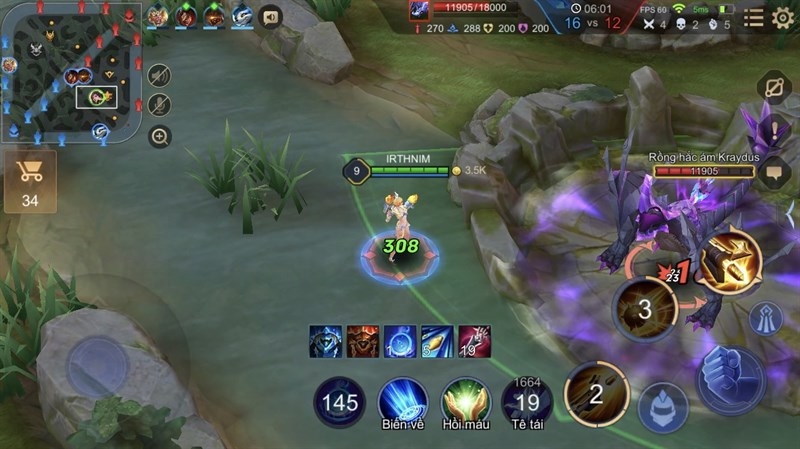Open the scoreboard list icon

(753, 18)
